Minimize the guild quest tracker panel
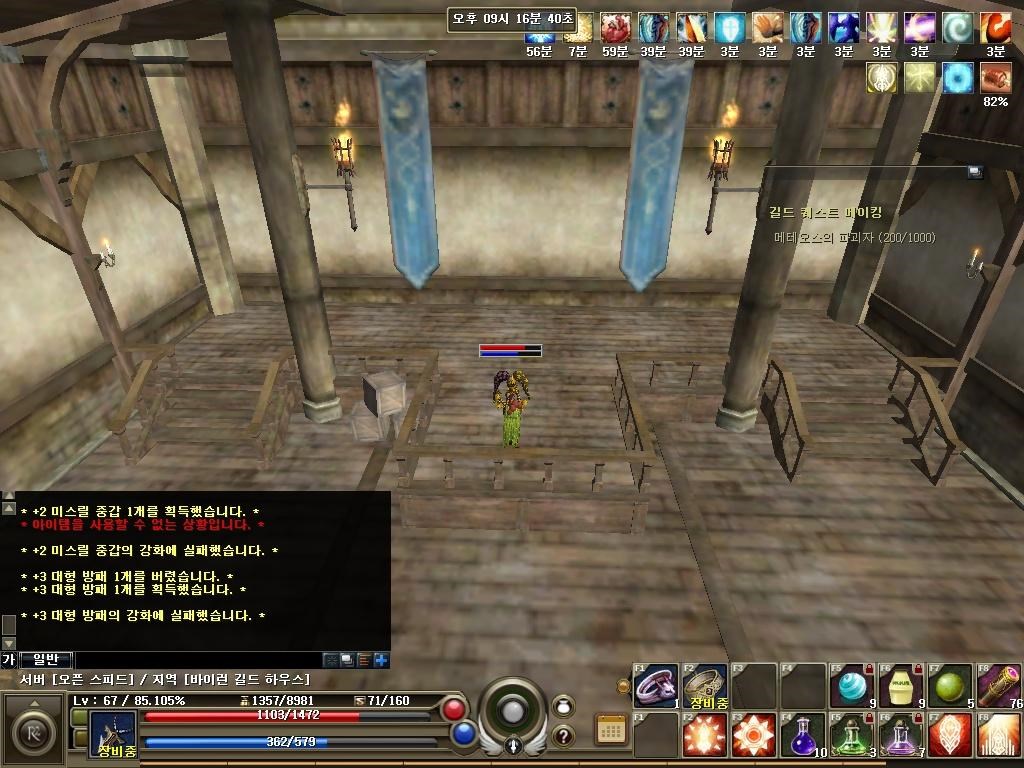 pyautogui.click(x=974, y=172)
